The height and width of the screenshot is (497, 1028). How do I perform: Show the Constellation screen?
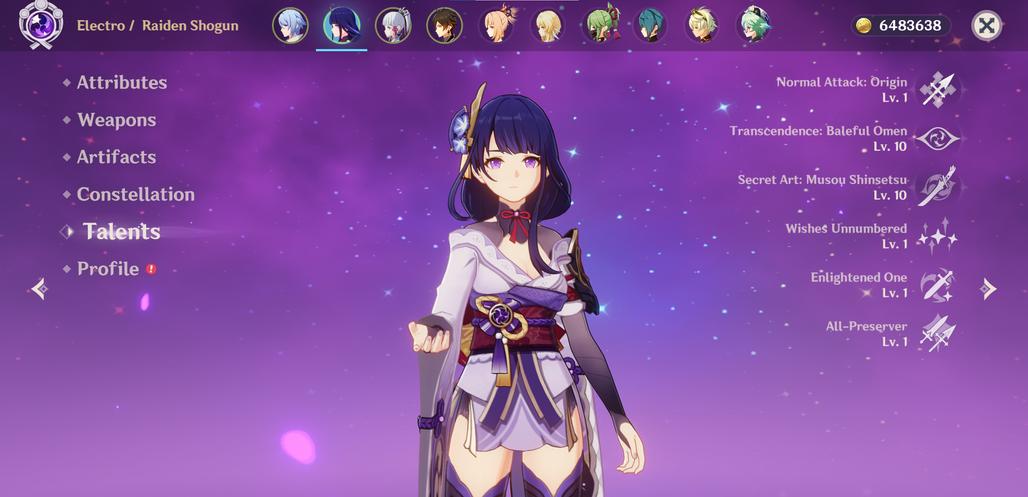pos(135,195)
